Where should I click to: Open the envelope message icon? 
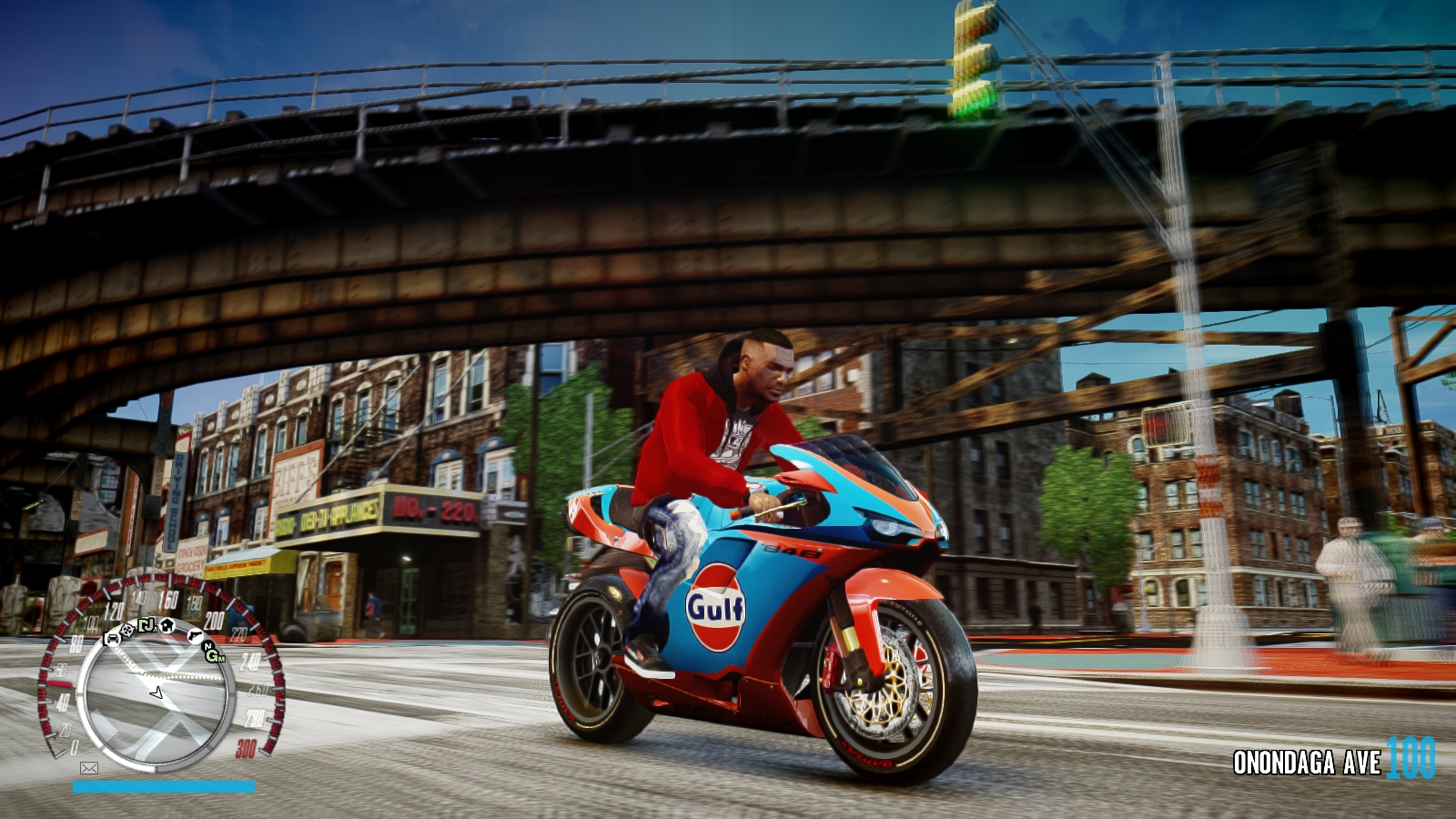89,768
